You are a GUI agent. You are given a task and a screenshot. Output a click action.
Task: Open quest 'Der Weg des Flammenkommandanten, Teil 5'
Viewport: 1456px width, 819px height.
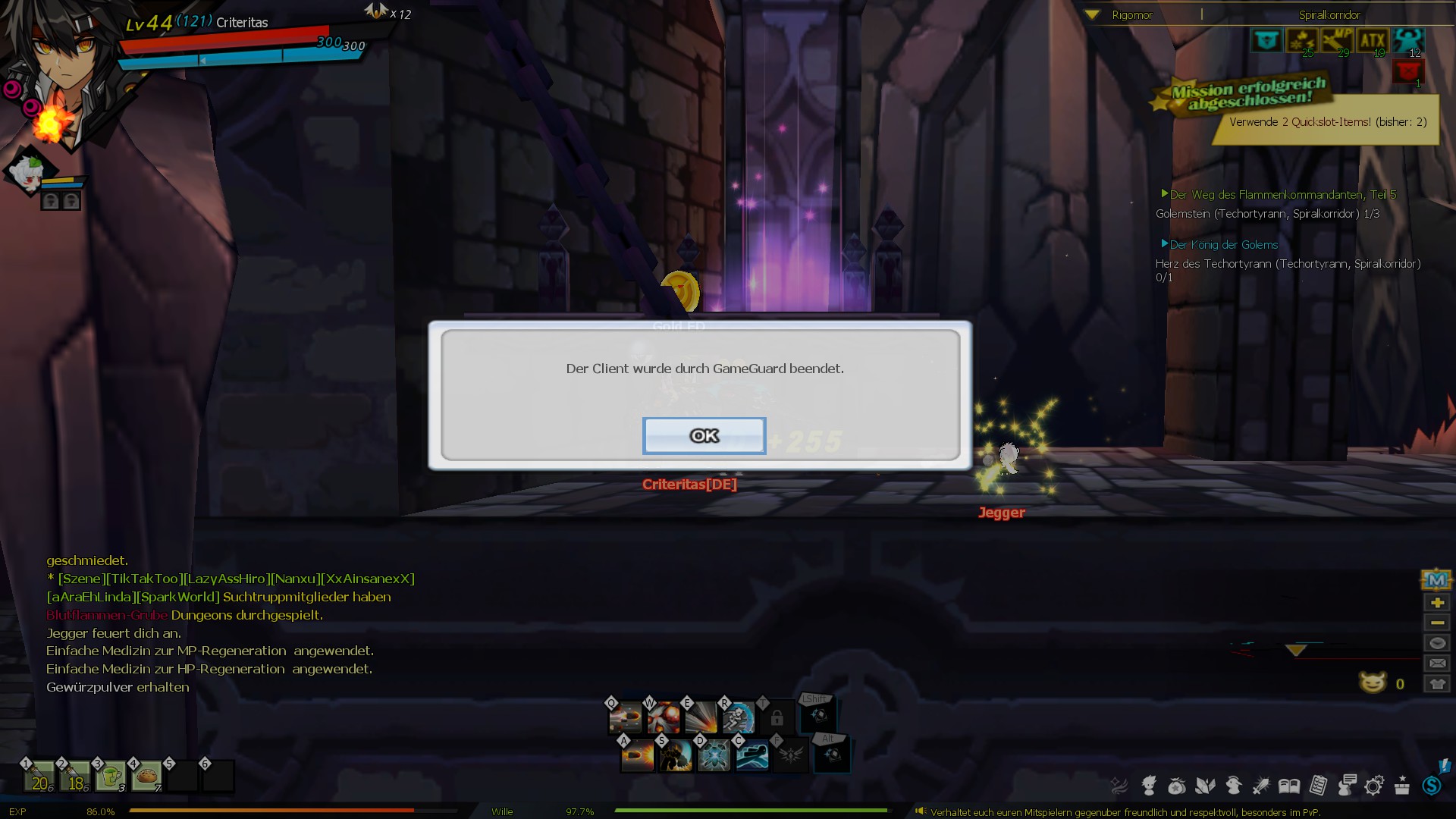point(1282,195)
